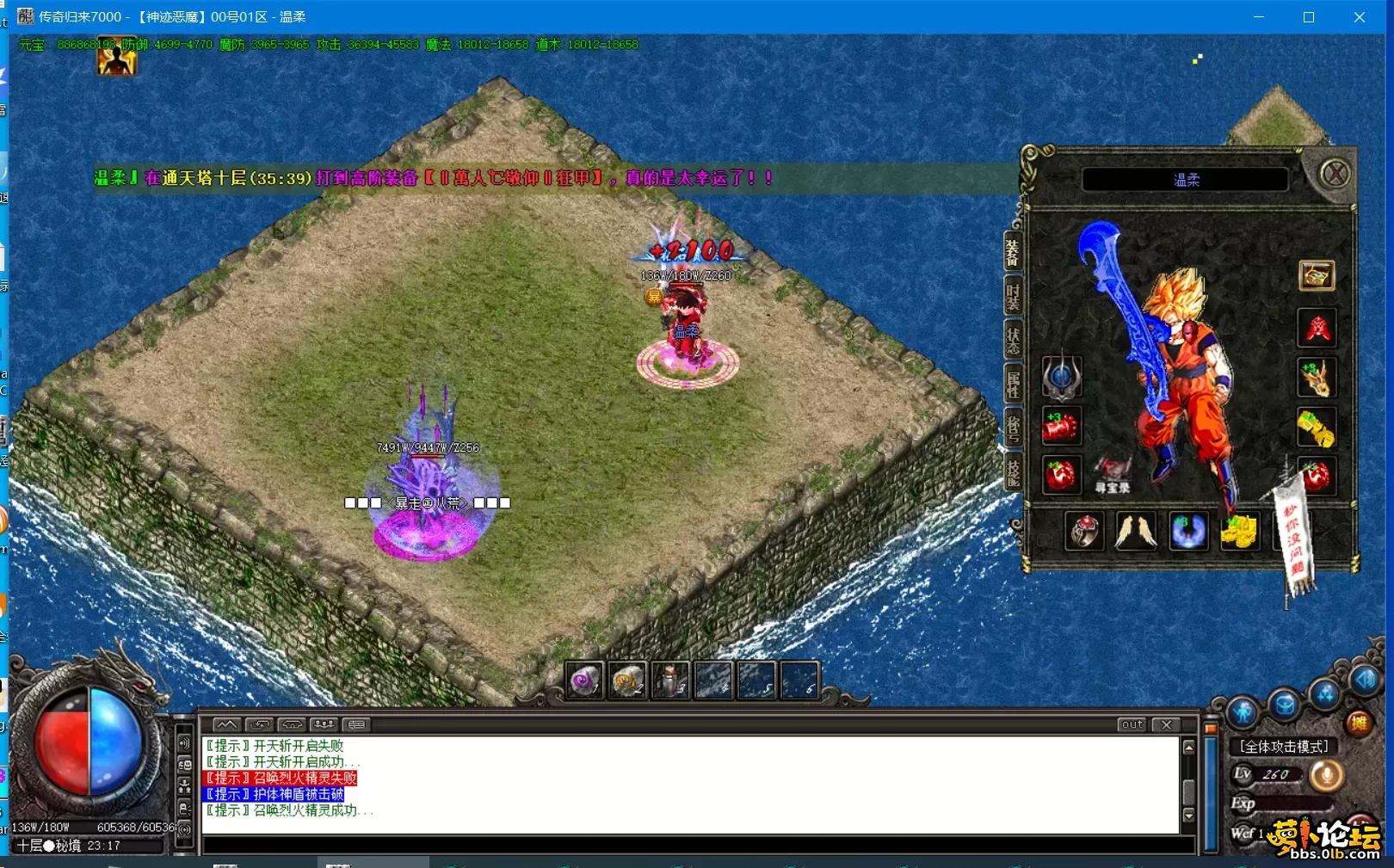This screenshot has width=1394, height=868.
Task: Click the equipped ring slot in the character window
Action: (x=1086, y=532)
